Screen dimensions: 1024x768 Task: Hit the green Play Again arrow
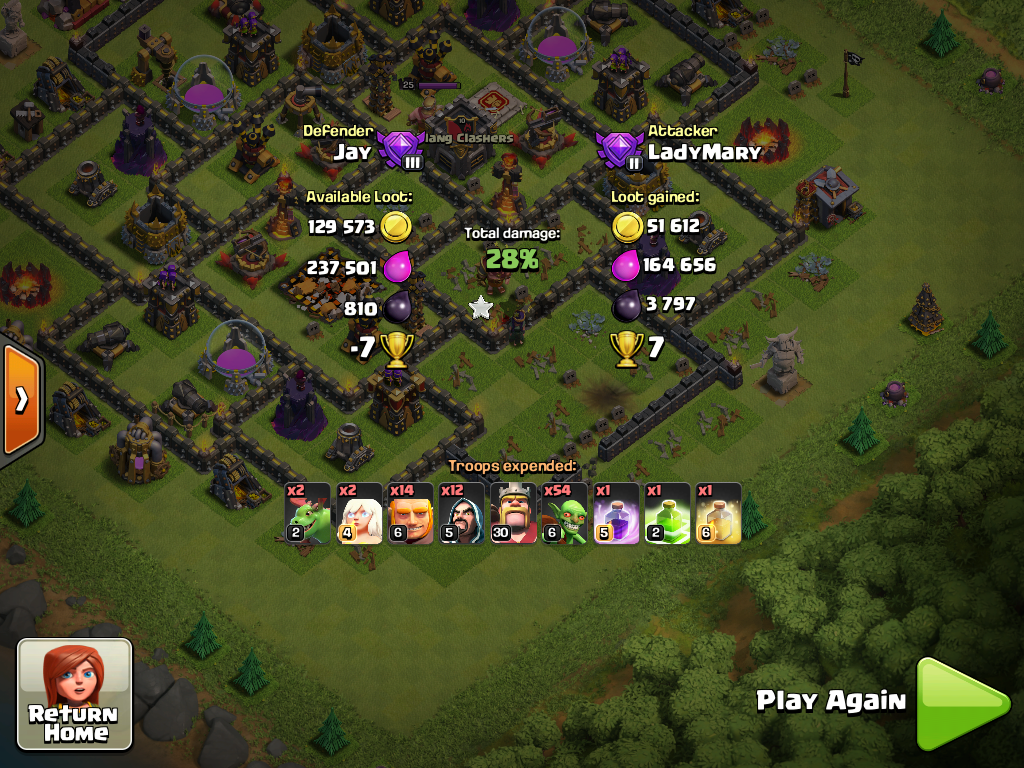coord(962,704)
